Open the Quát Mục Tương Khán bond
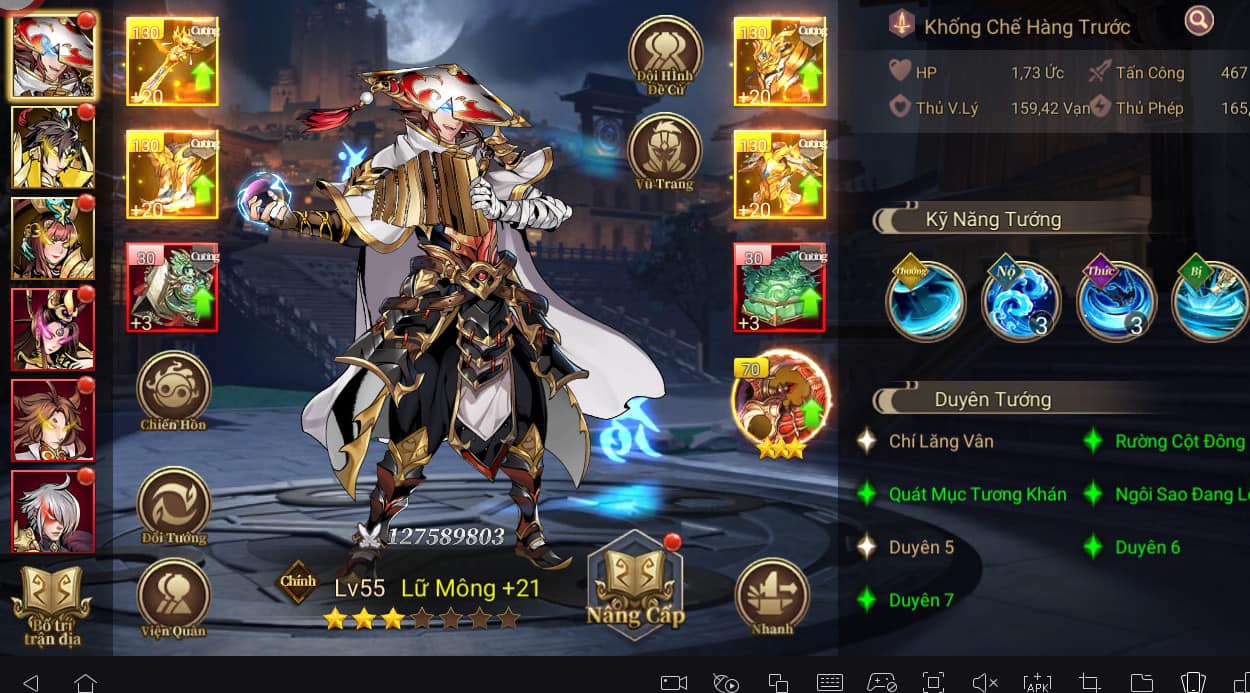 pos(976,494)
